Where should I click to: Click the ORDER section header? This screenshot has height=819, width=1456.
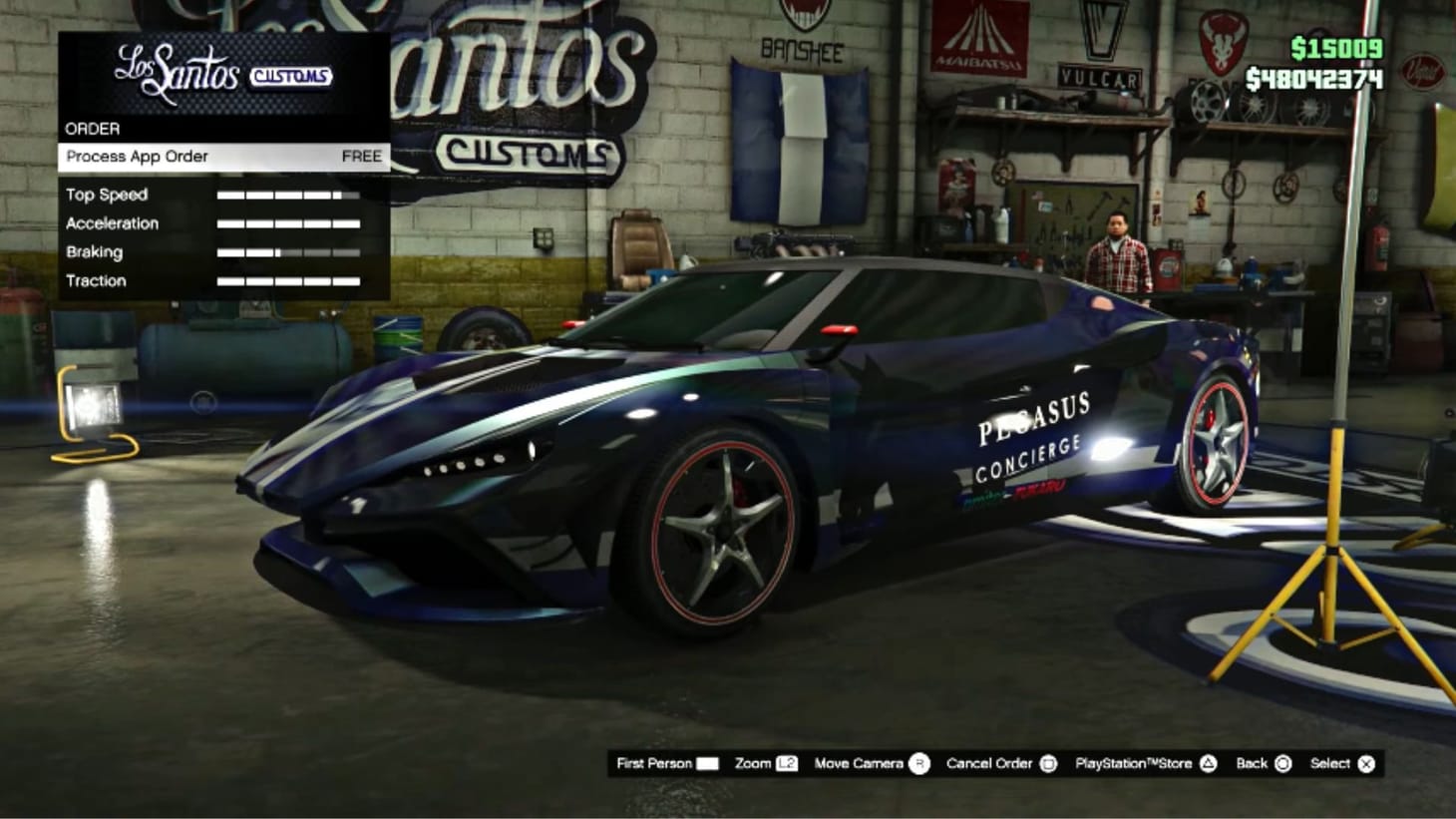93,128
